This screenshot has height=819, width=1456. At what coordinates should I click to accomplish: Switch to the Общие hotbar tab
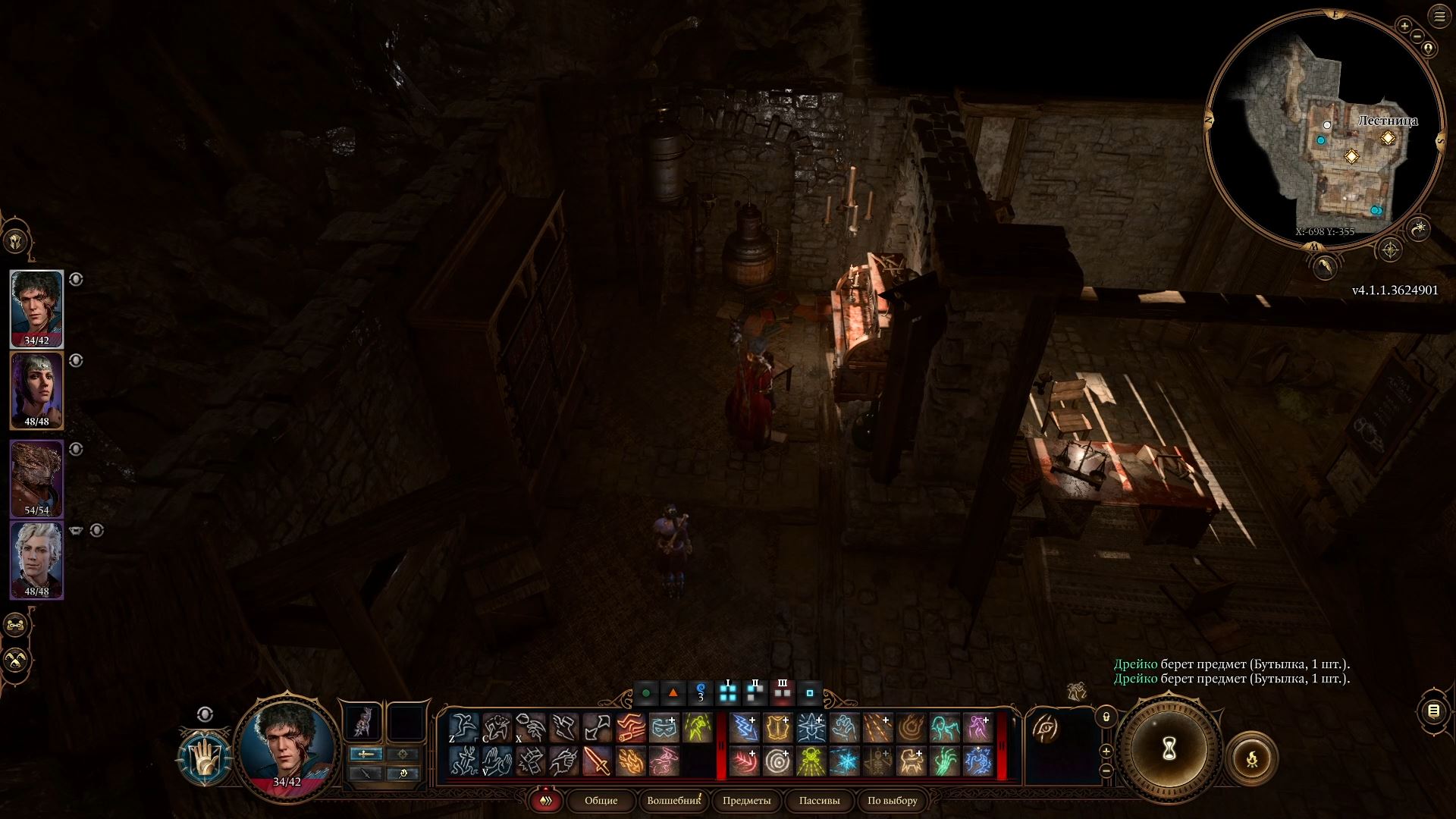coord(601,800)
